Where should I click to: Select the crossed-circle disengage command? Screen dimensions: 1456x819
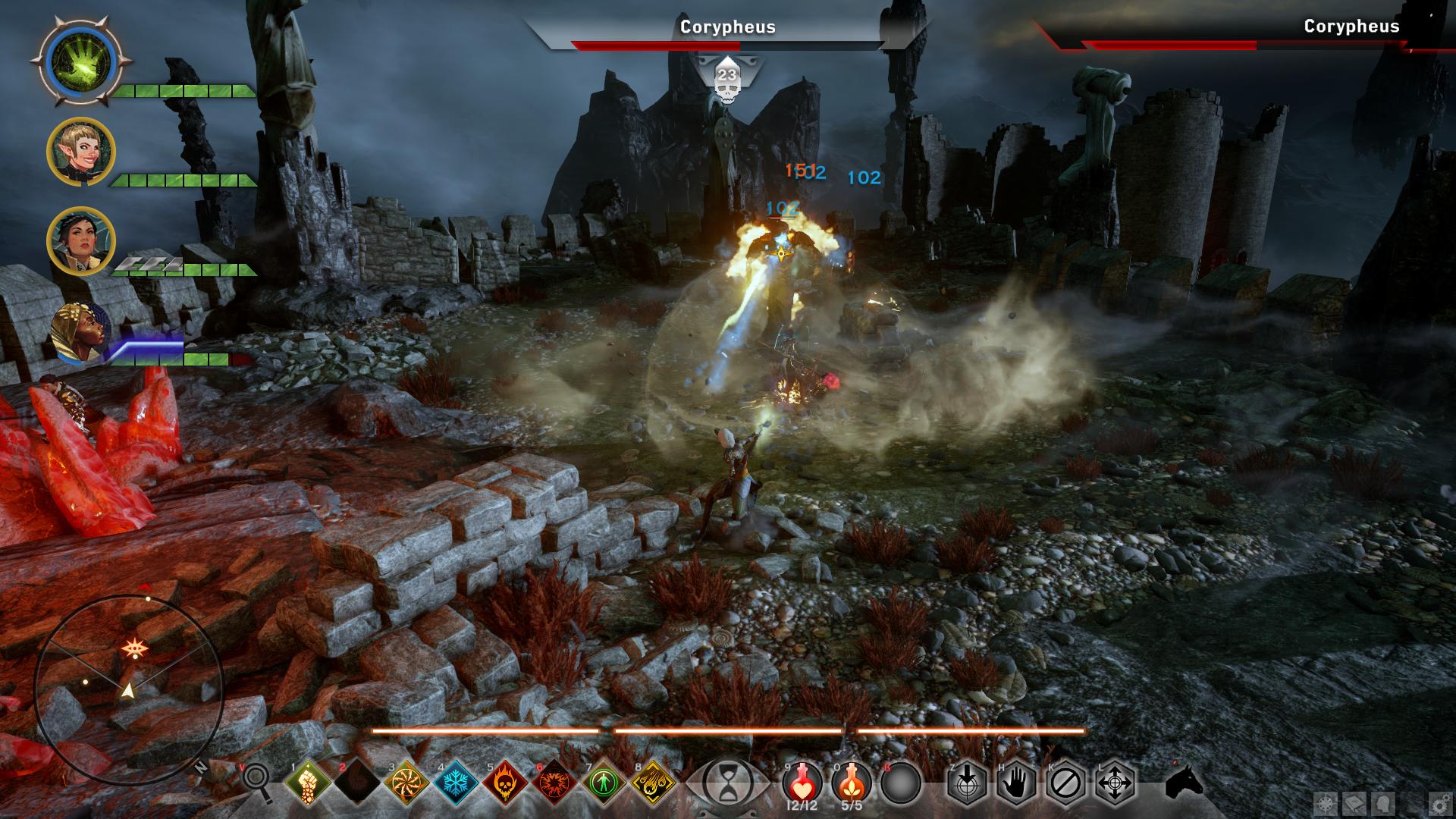coord(1065,782)
